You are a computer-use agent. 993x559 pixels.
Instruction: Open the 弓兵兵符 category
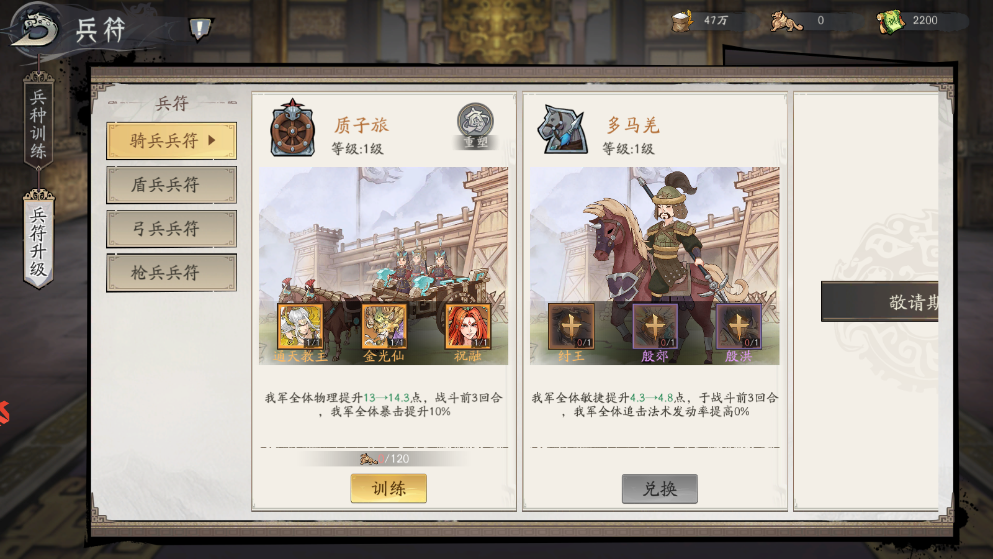[172, 229]
